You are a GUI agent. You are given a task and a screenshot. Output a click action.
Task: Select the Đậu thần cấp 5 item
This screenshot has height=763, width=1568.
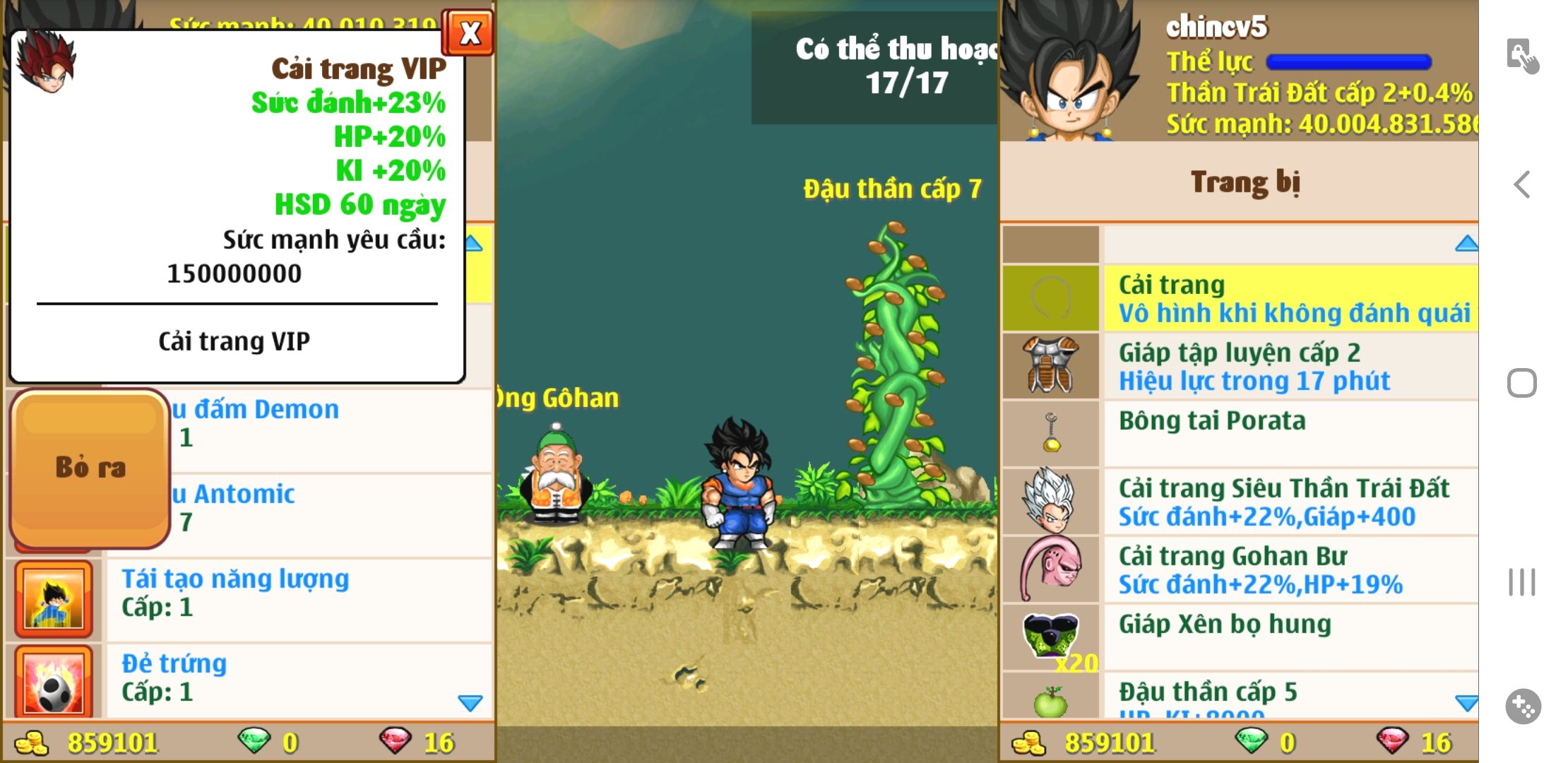coord(1290,696)
